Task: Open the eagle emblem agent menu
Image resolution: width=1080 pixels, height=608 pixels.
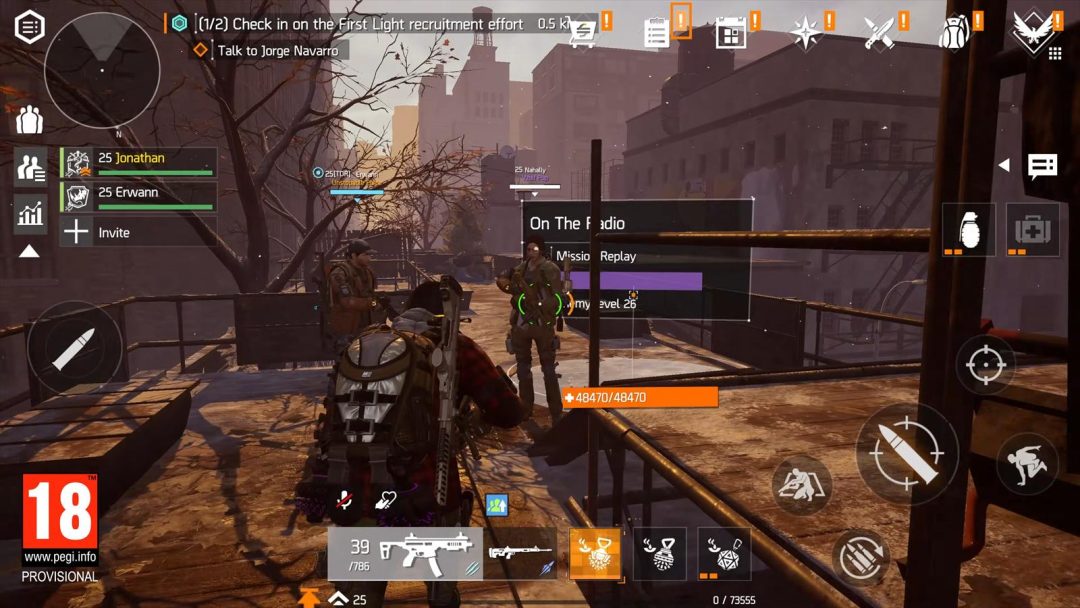Action: (1032, 31)
